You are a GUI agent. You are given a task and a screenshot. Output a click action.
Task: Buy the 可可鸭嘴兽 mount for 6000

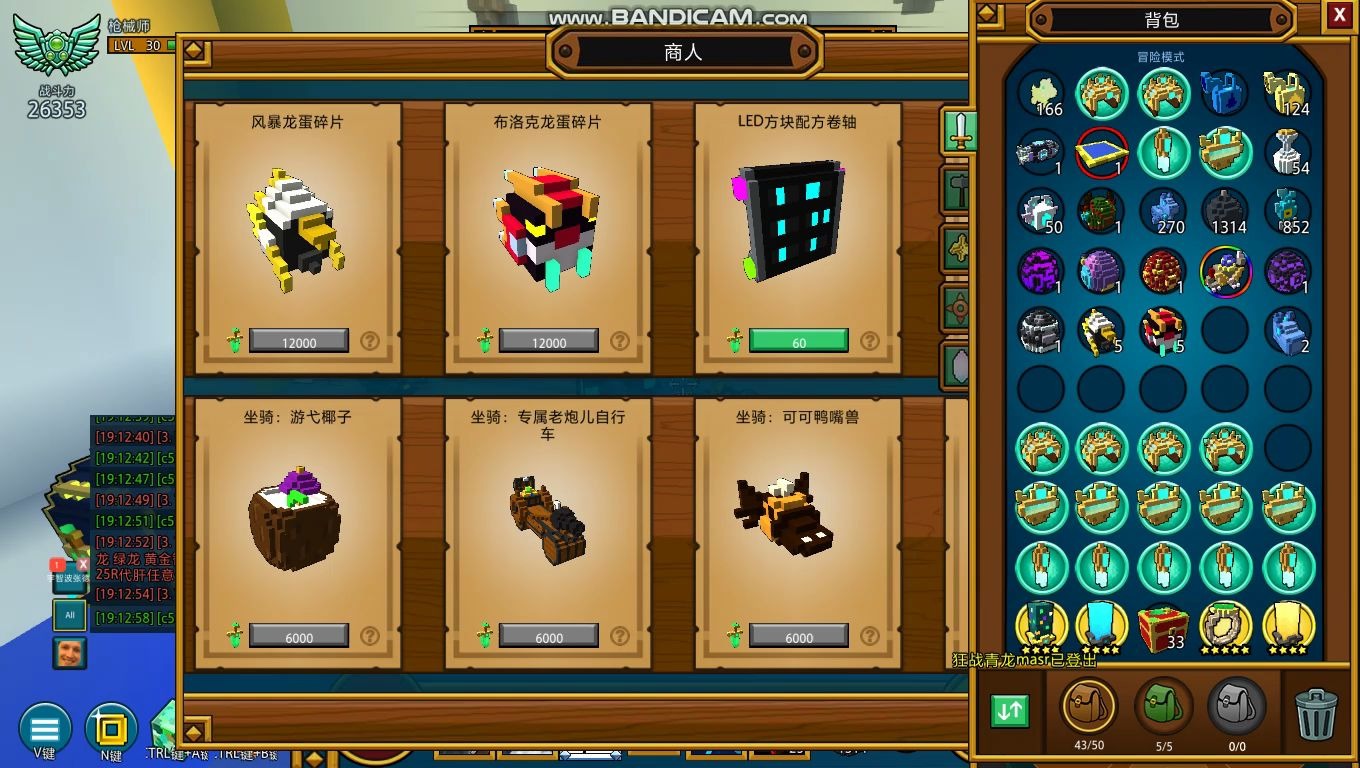pos(798,637)
